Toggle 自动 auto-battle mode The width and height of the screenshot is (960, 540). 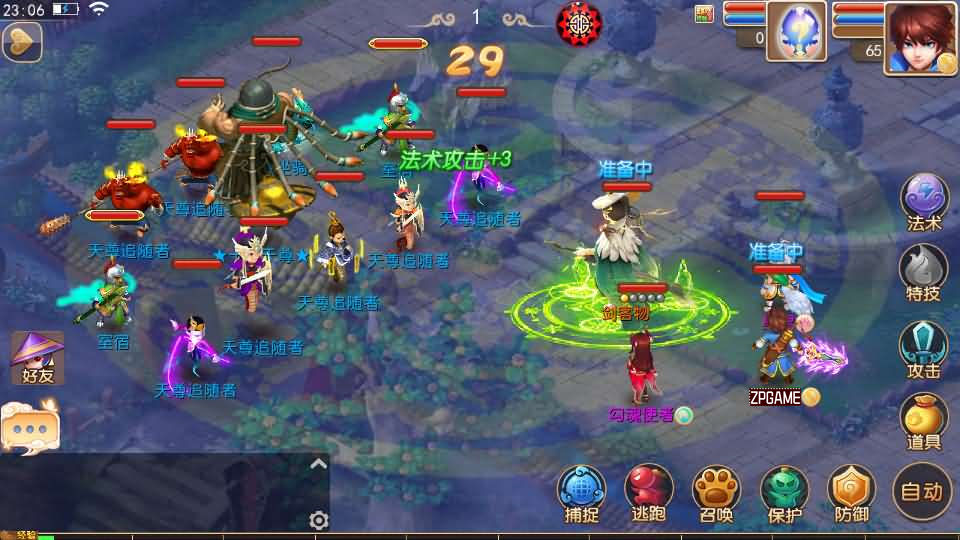tap(921, 491)
